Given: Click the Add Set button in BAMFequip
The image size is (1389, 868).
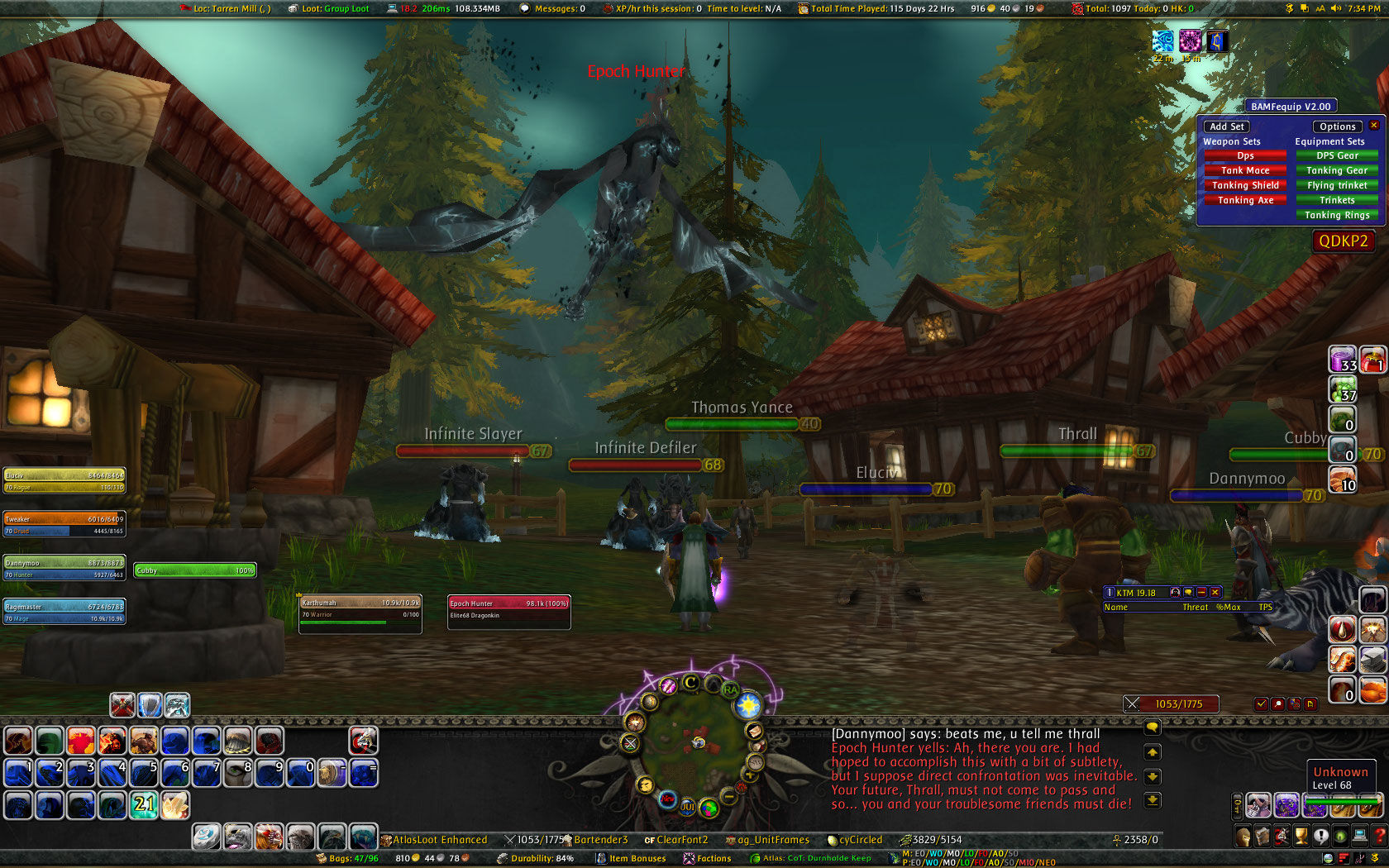Looking at the screenshot, I should click(x=1226, y=126).
